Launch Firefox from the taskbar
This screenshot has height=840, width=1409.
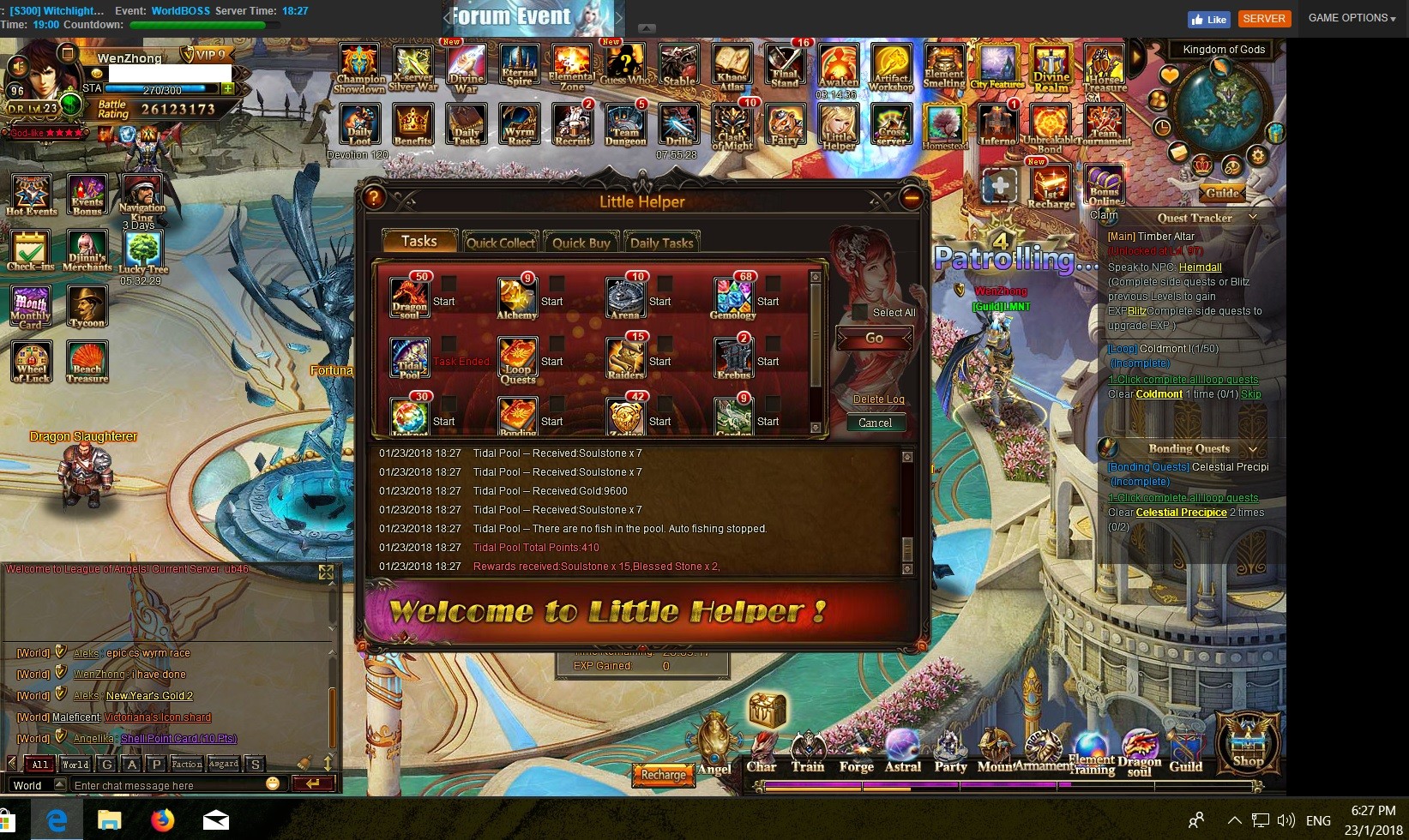point(162,820)
